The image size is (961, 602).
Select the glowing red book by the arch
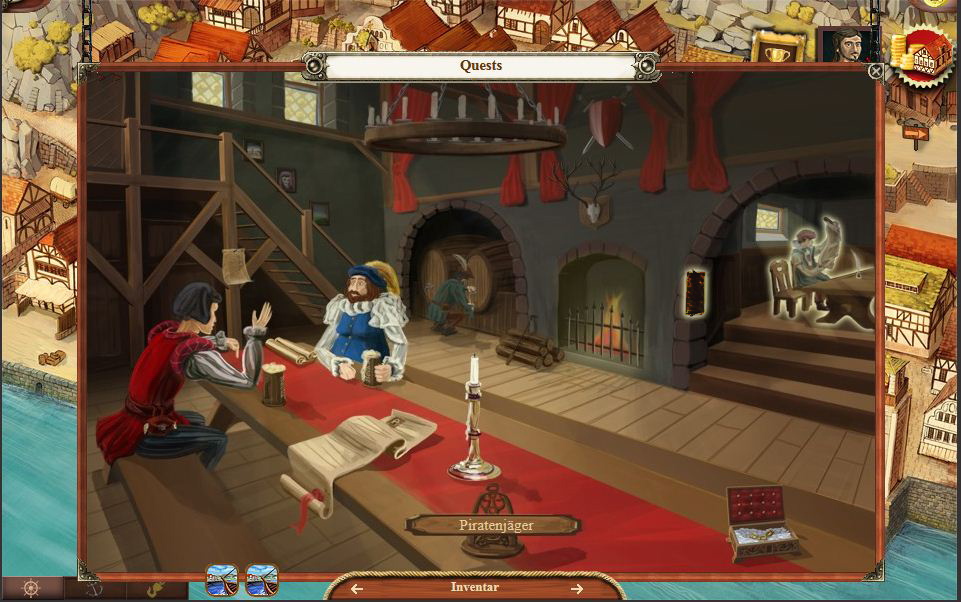pos(692,292)
